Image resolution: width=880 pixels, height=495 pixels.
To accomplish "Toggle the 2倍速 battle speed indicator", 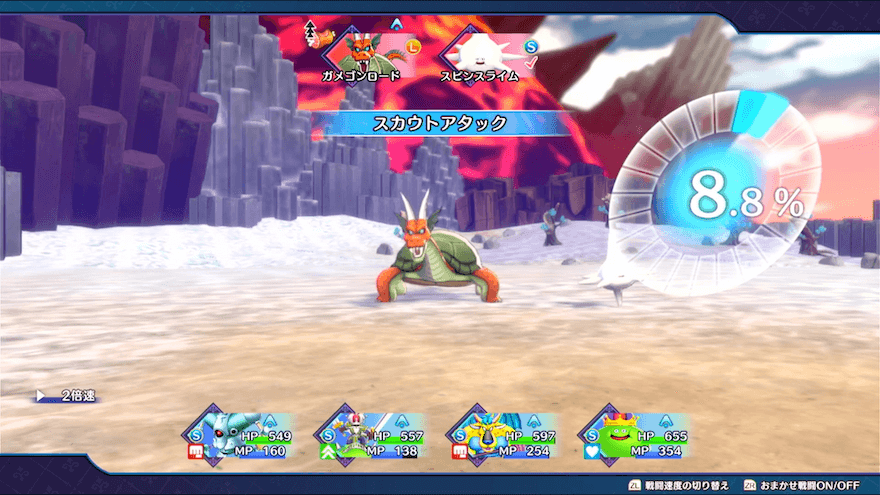I will click(70, 396).
